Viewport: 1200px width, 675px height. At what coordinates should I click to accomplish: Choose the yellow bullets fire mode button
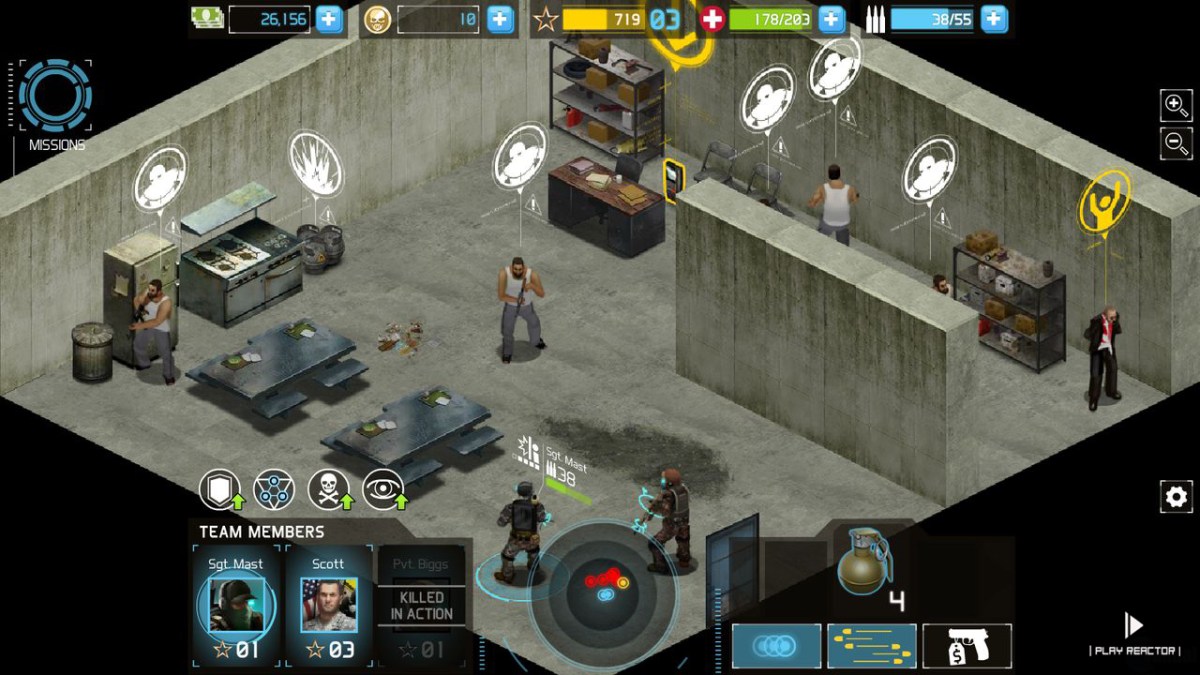pyautogui.click(x=871, y=646)
